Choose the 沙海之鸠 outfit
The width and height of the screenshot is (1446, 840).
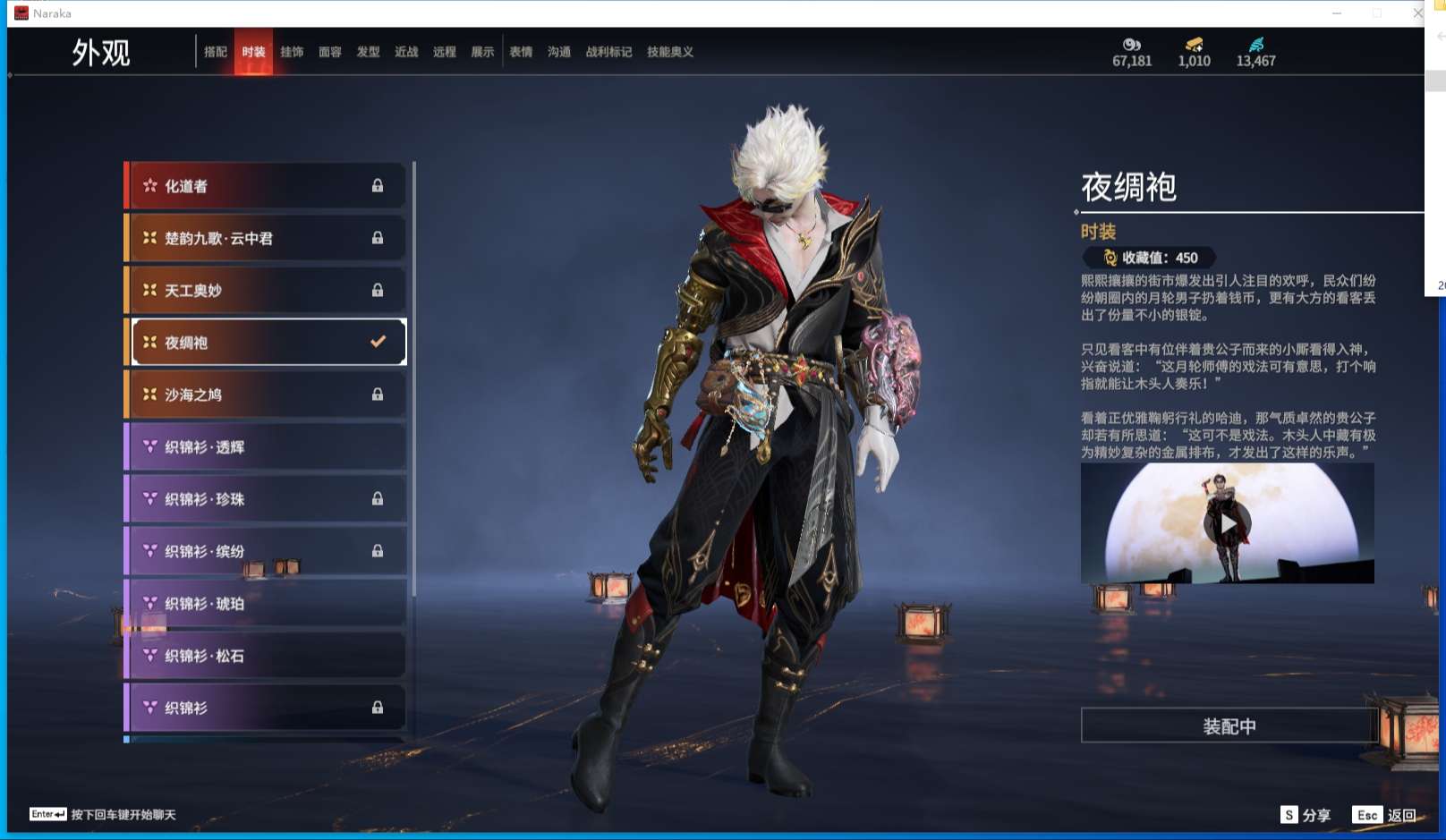click(x=265, y=395)
